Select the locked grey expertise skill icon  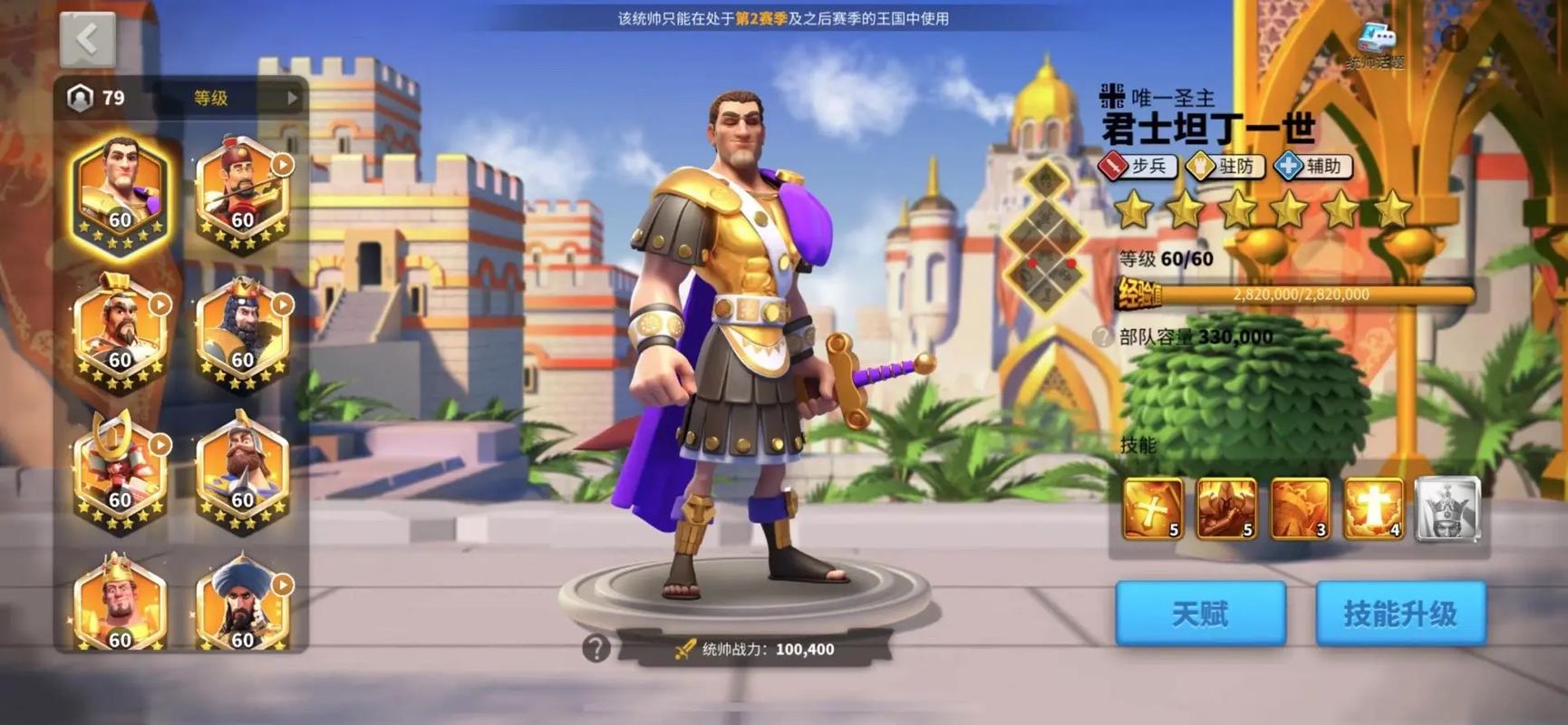pyautogui.click(x=1447, y=507)
